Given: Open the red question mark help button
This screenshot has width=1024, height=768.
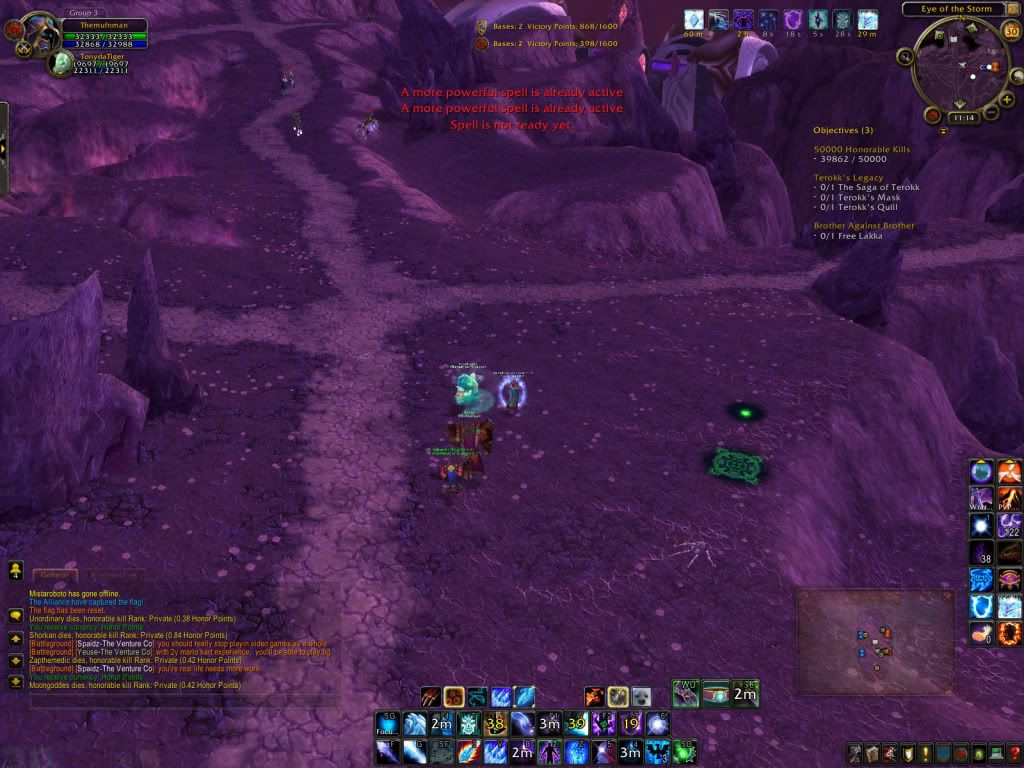Looking at the screenshot, I should (1014, 753).
